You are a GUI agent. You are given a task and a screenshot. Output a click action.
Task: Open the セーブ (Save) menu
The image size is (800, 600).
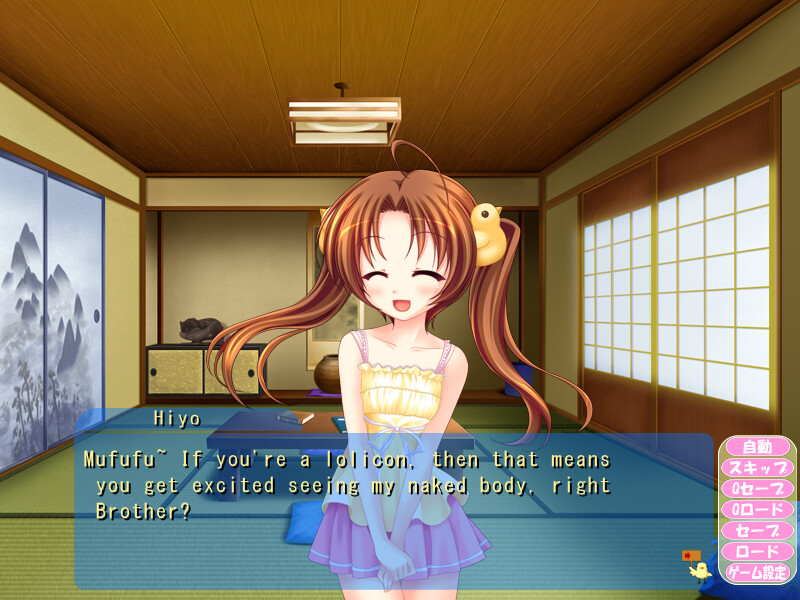click(x=757, y=530)
